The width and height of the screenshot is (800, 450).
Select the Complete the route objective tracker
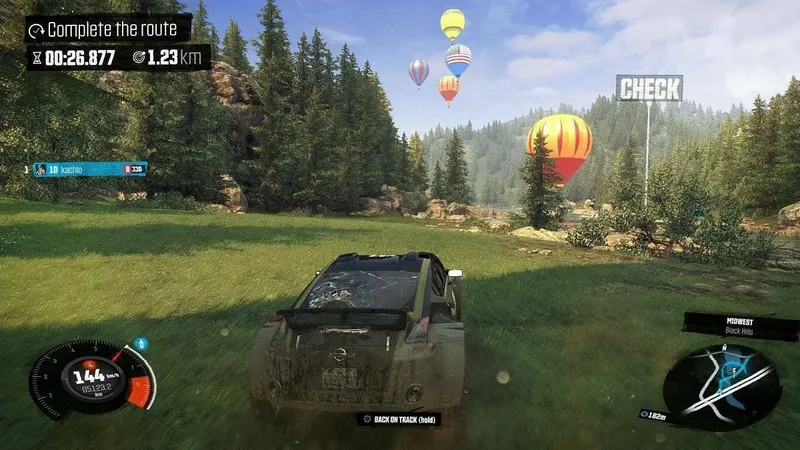coord(108,28)
